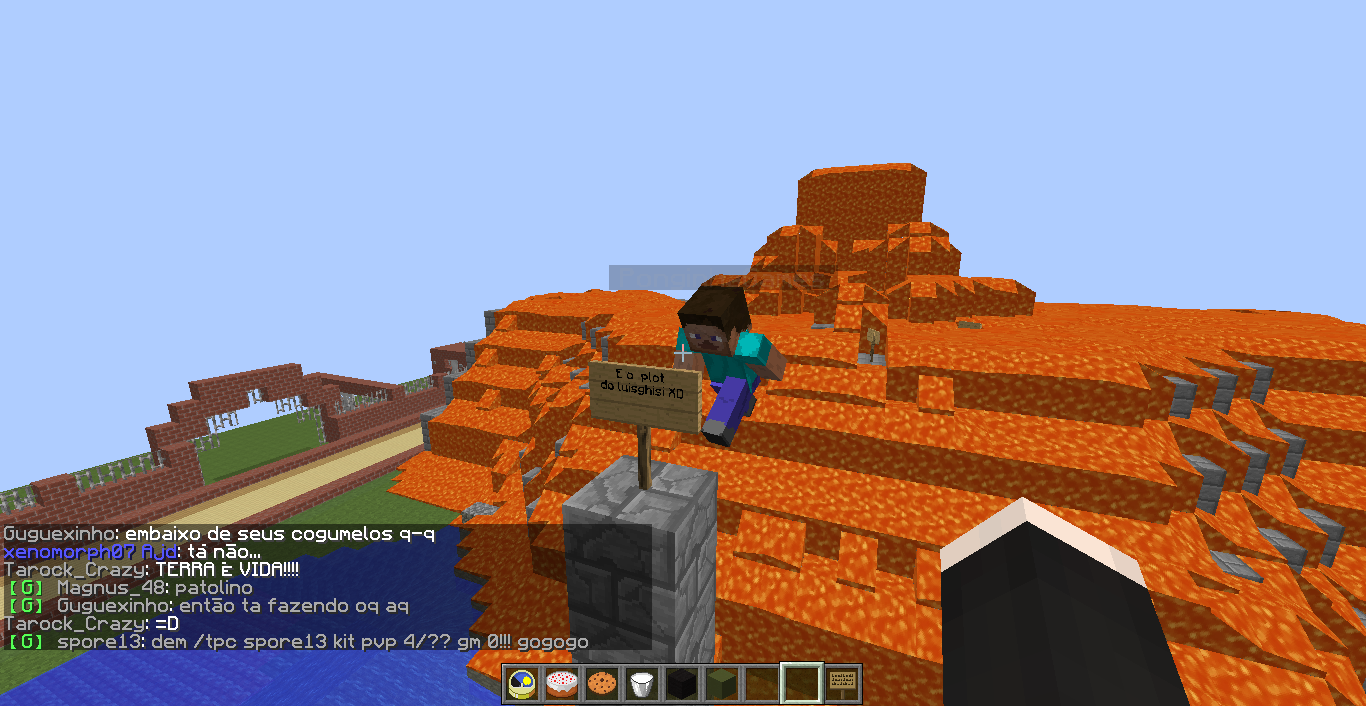Choose the cookie hotbar slot
The width and height of the screenshot is (1366, 706).
coord(602,684)
